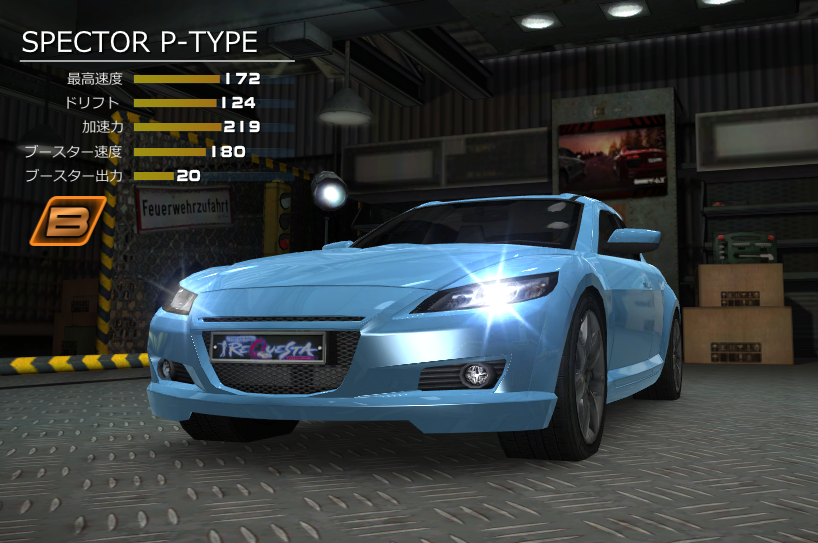
Task: Select the SPECTOR P-TYPE car name header
Action: [x=140, y=42]
